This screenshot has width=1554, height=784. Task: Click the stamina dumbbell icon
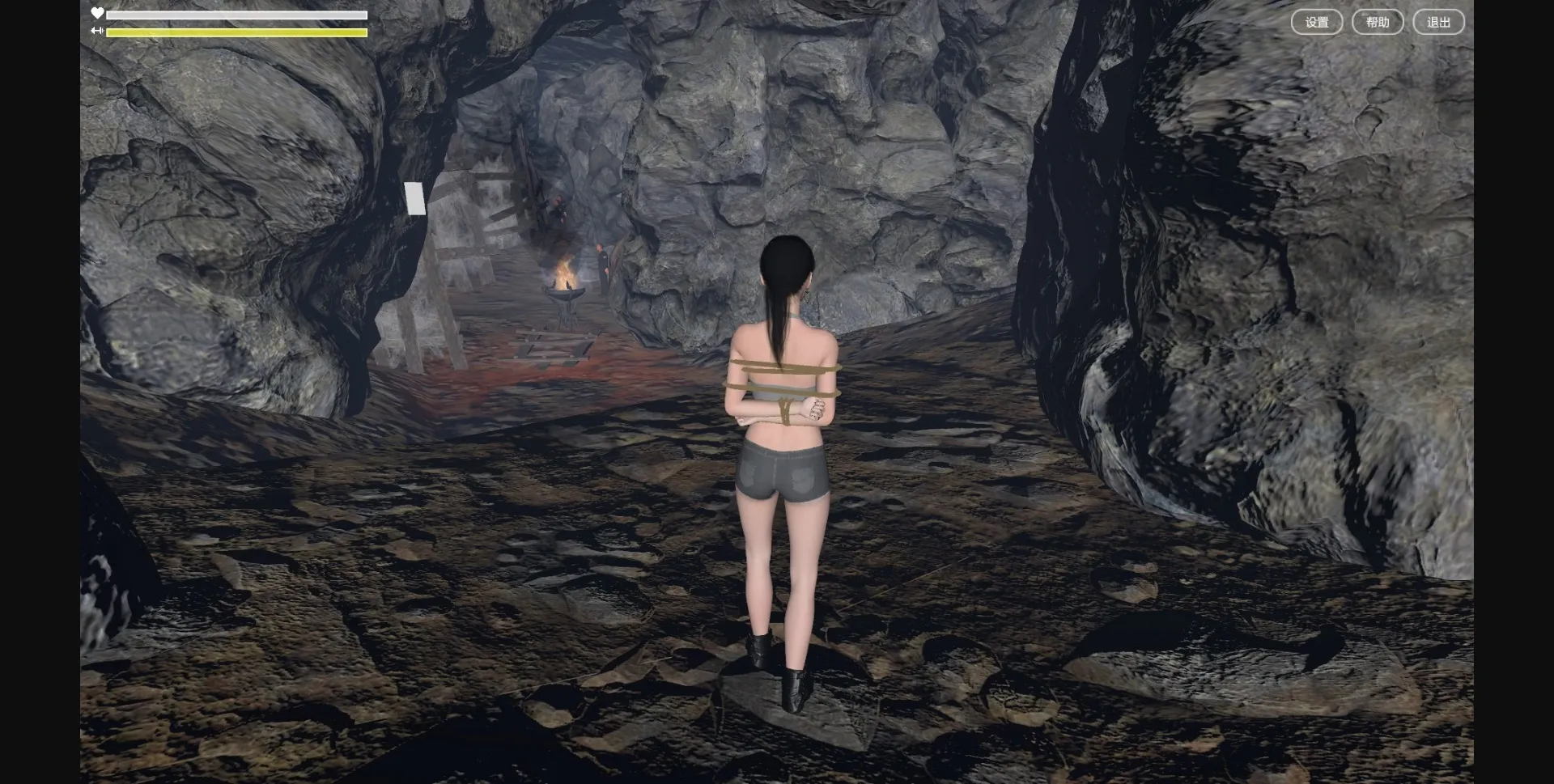click(x=97, y=31)
